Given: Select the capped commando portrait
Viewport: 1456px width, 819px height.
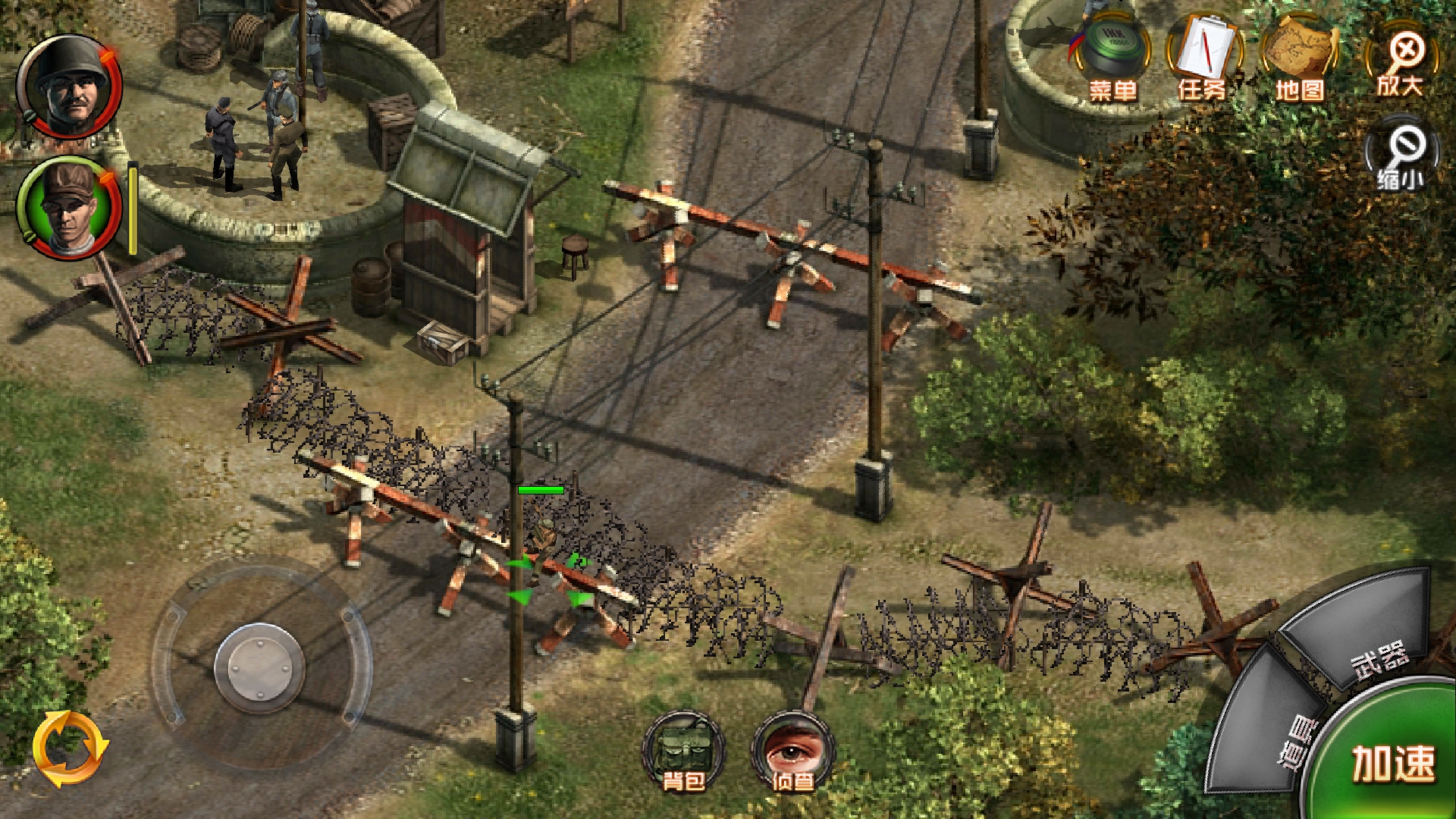Looking at the screenshot, I should pyautogui.click(x=70, y=207).
